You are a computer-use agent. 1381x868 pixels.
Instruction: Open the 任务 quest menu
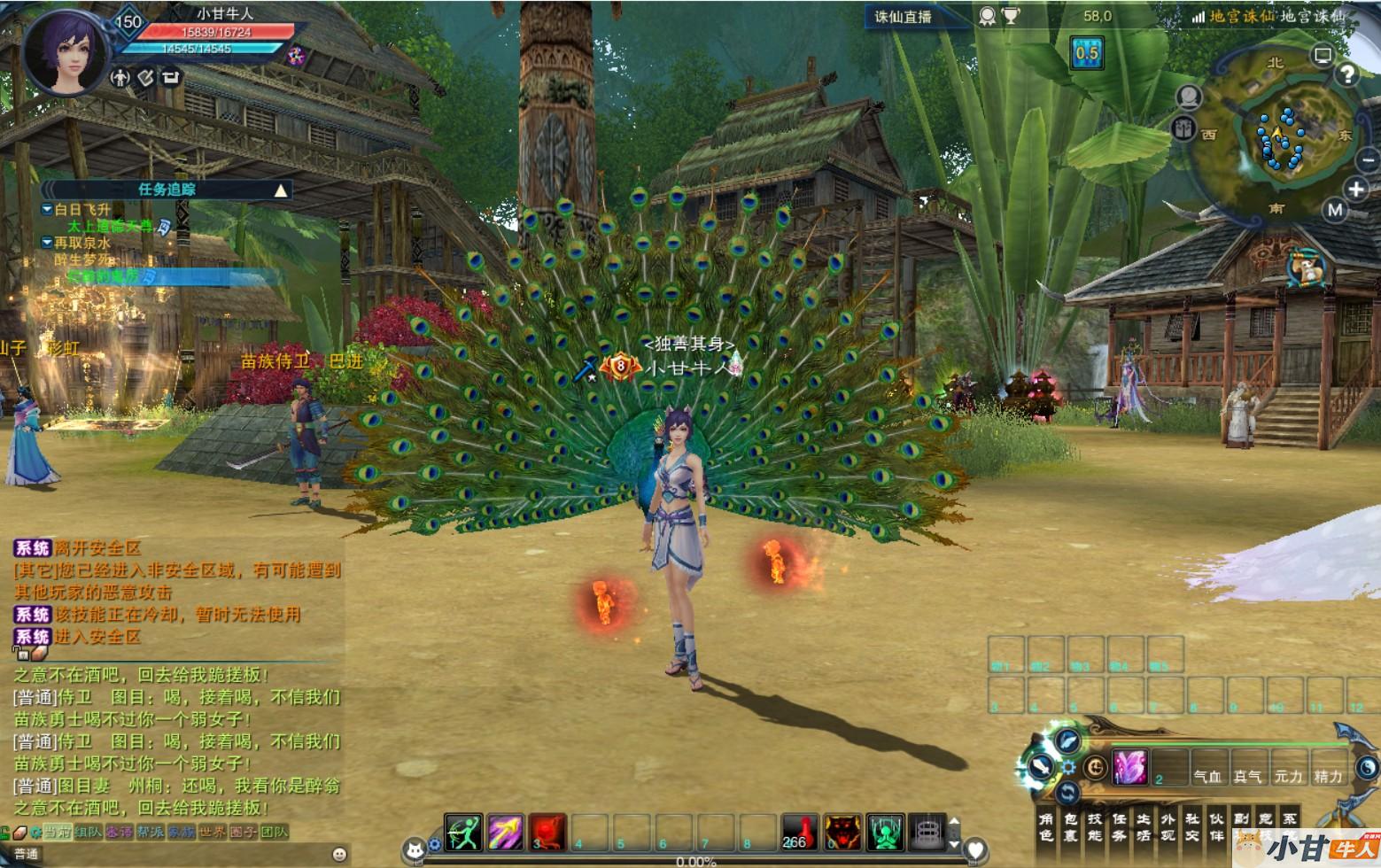point(1119,826)
